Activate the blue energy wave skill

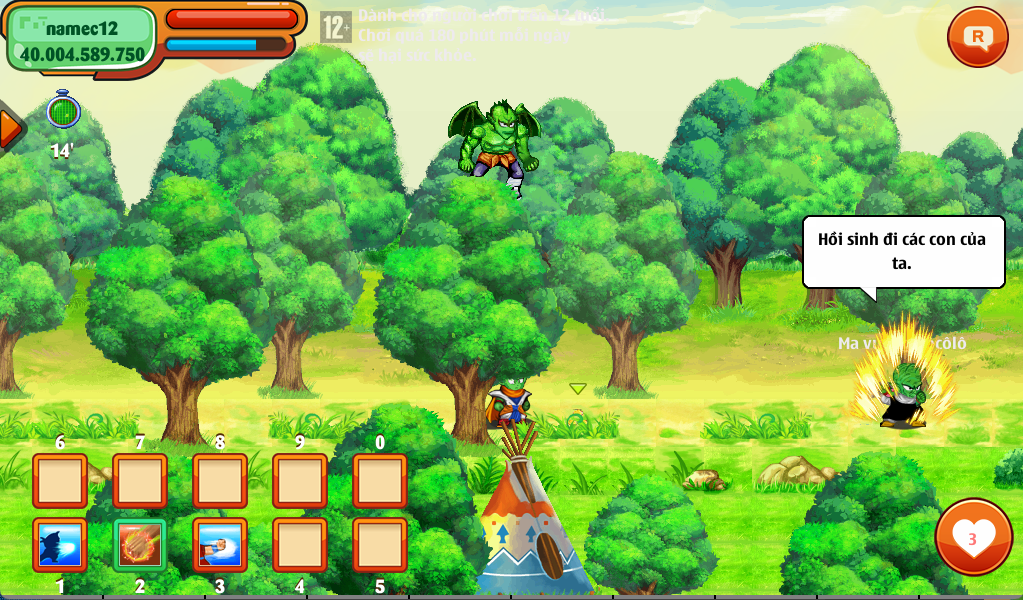[x=60, y=545]
